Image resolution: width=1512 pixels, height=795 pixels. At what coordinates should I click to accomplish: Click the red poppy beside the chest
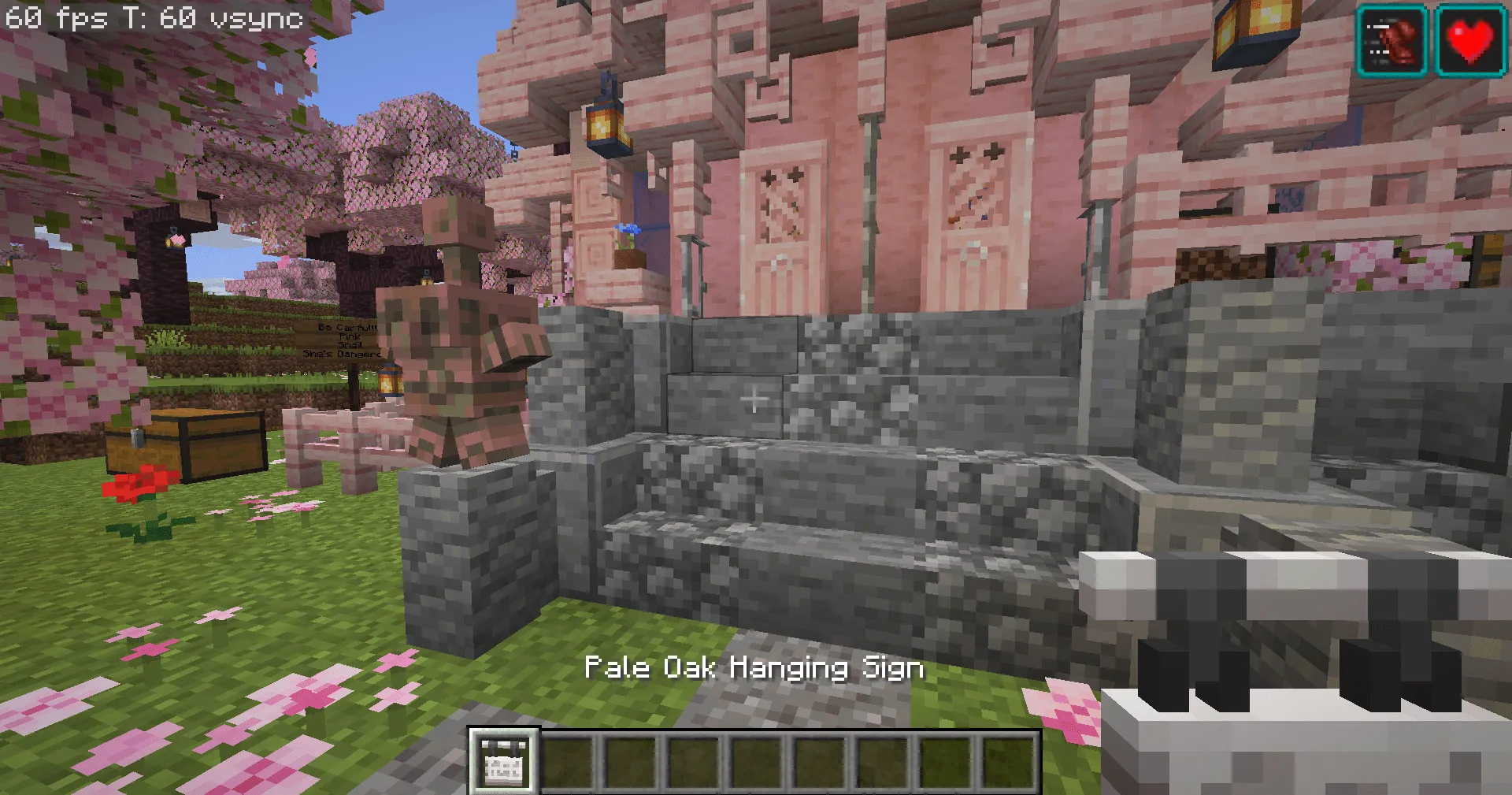coord(135,483)
